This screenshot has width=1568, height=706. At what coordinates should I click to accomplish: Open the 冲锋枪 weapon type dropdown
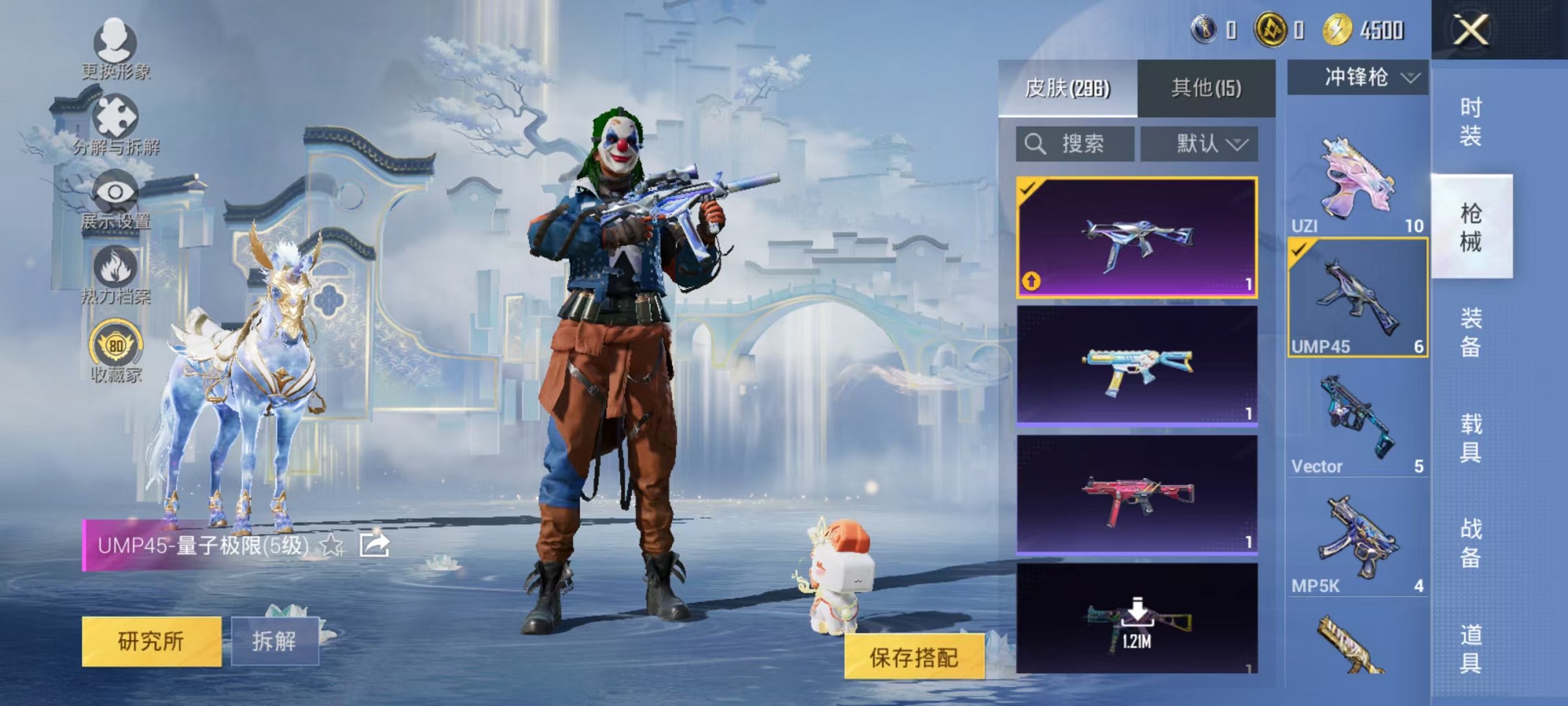click(1356, 78)
